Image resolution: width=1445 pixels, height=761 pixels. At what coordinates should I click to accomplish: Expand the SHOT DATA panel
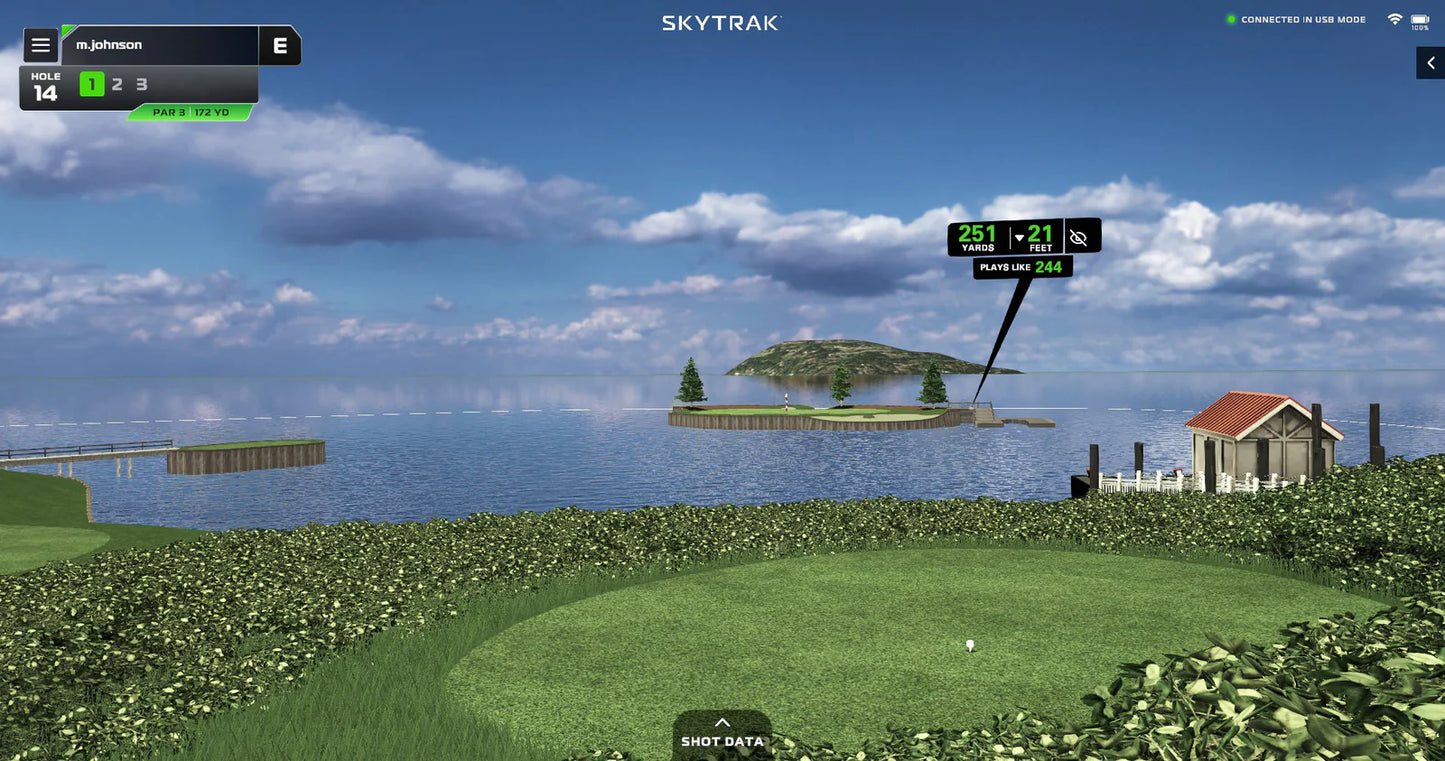(x=722, y=740)
